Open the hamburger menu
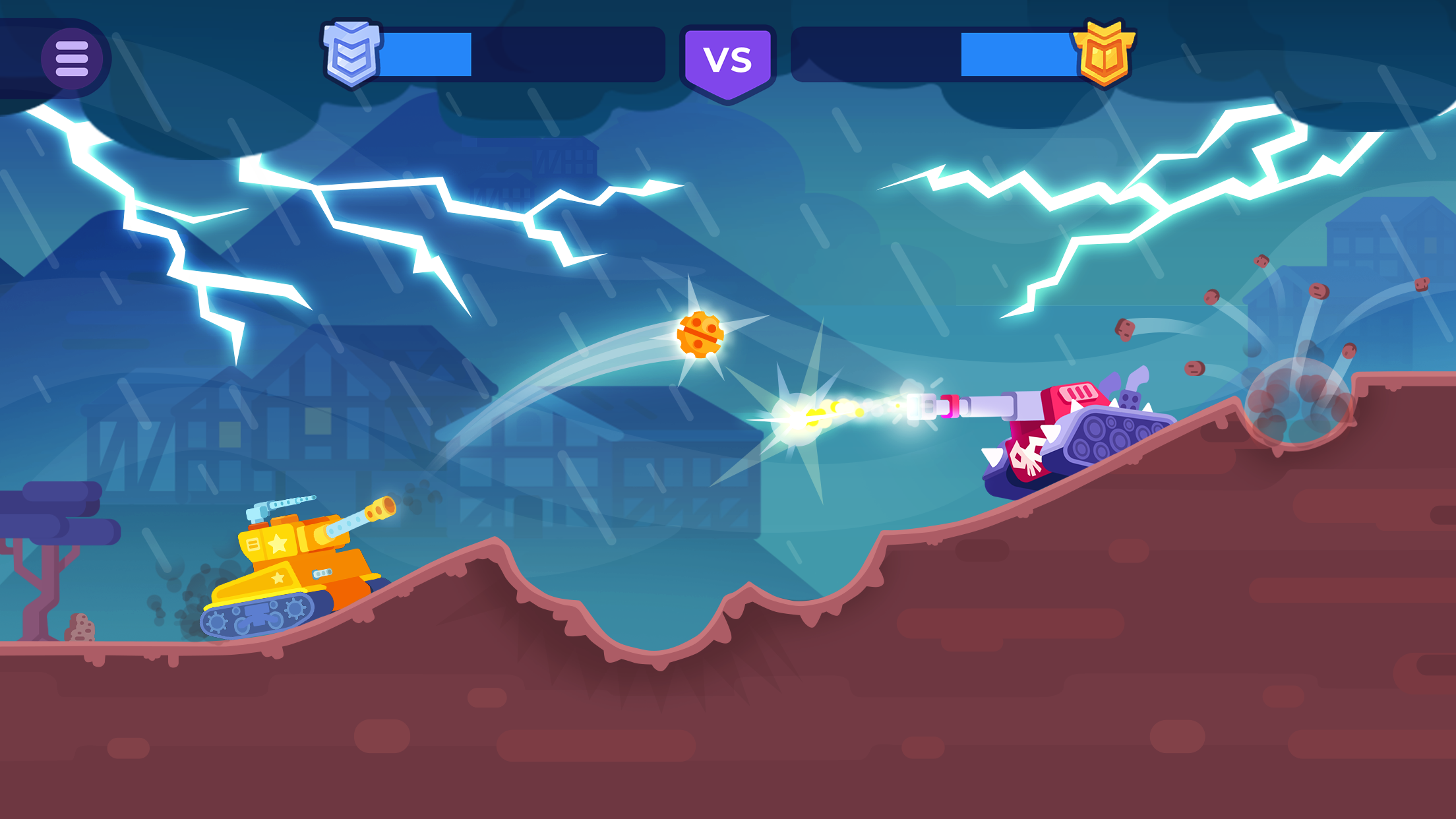1456x819 pixels. pyautogui.click(x=74, y=59)
